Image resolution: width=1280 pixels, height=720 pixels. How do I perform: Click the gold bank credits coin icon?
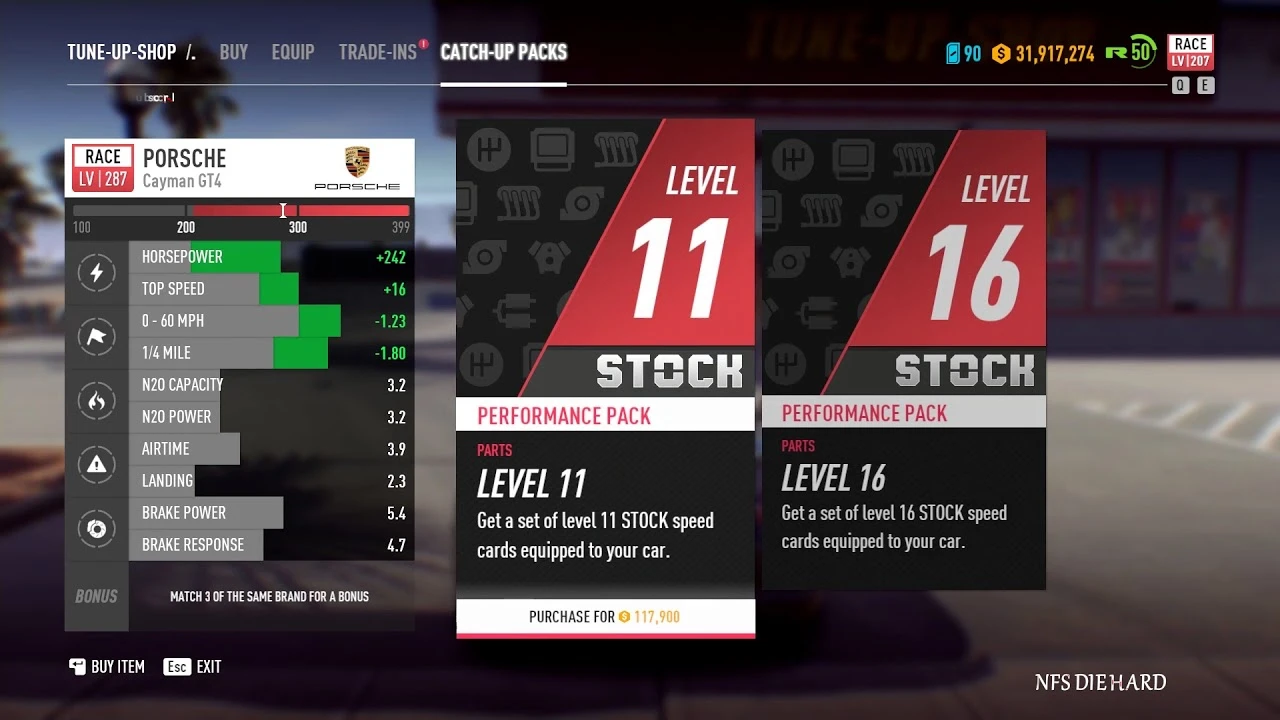point(999,52)
